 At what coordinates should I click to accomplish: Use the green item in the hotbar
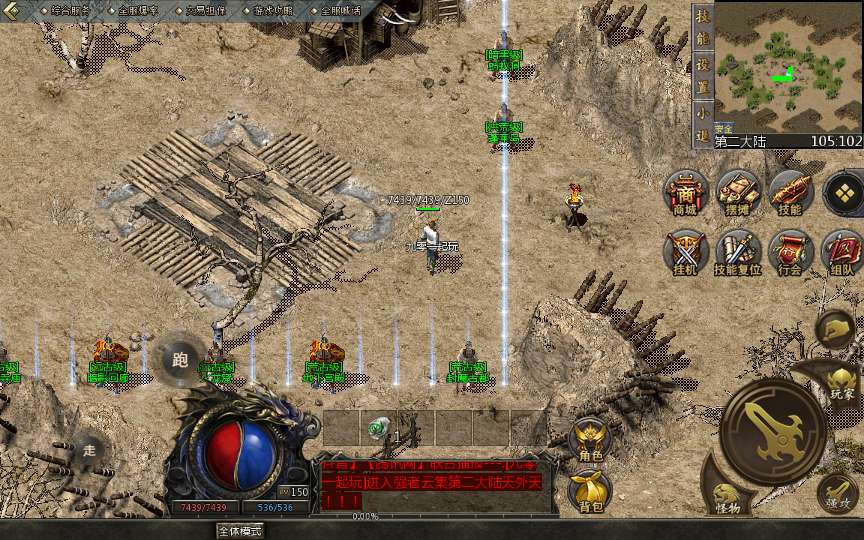pos(376,426)
